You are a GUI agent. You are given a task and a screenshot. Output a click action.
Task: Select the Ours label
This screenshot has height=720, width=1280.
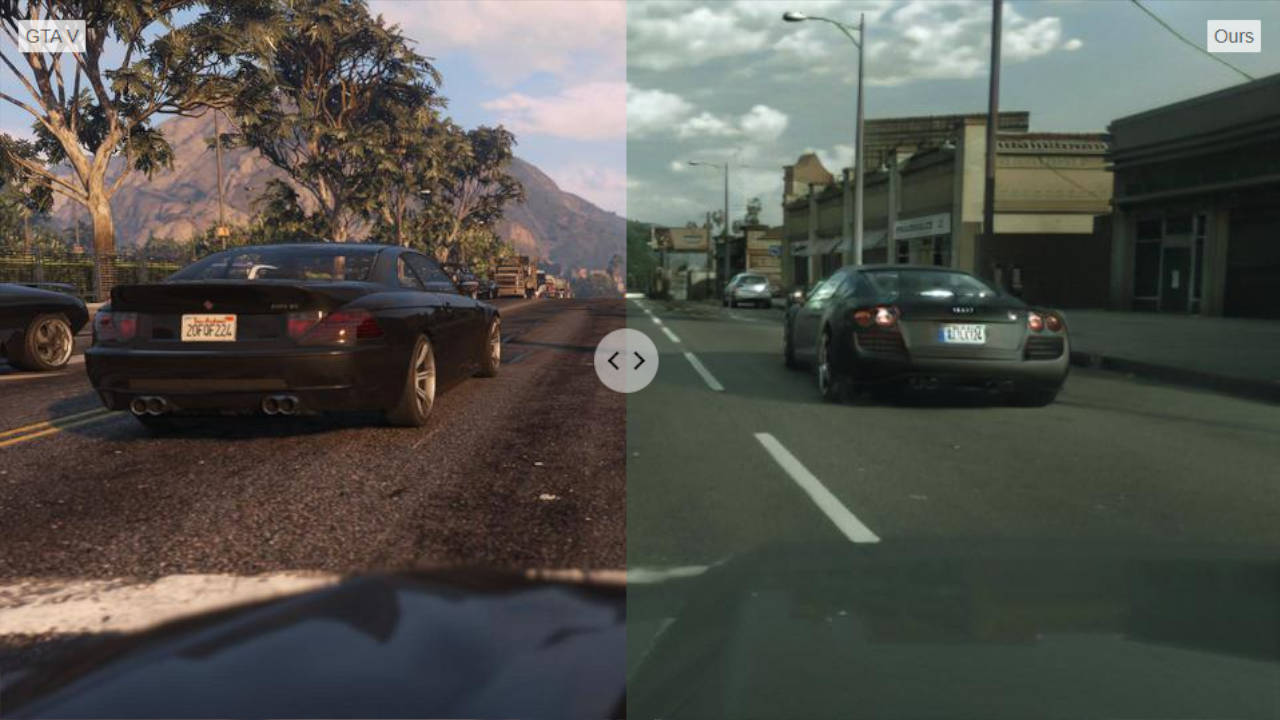click(x=1236, y=36)
